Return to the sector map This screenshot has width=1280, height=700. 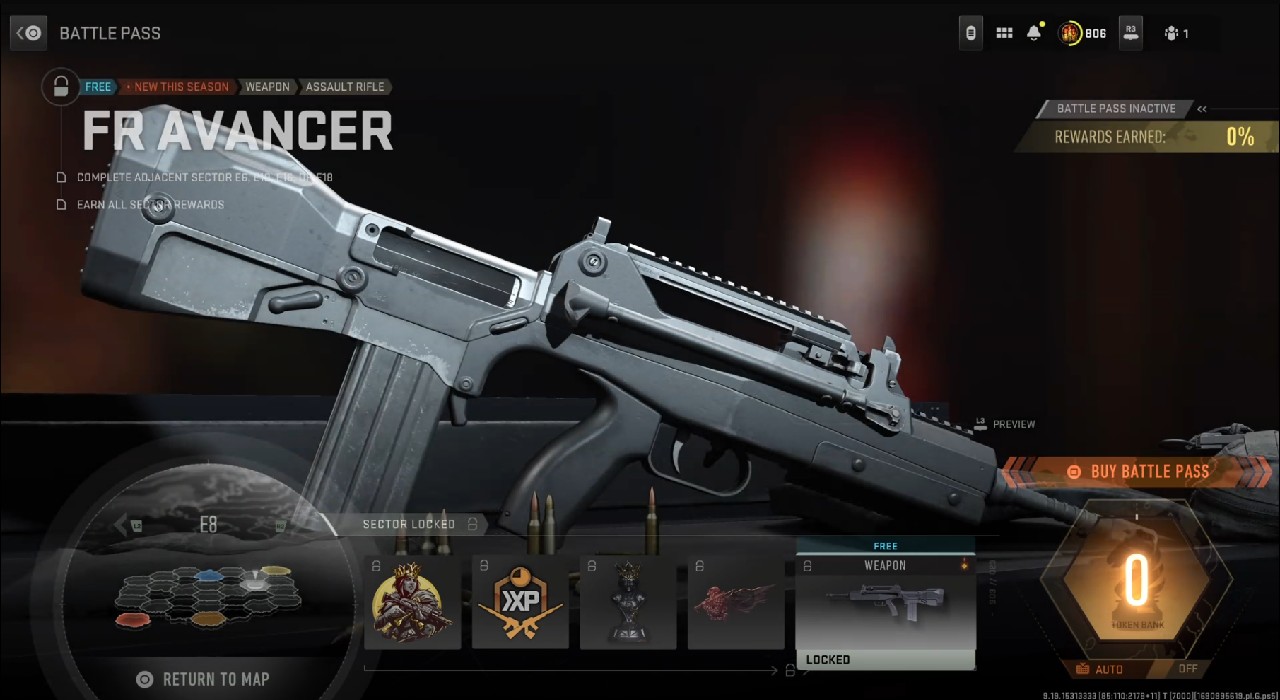point(205,680)
